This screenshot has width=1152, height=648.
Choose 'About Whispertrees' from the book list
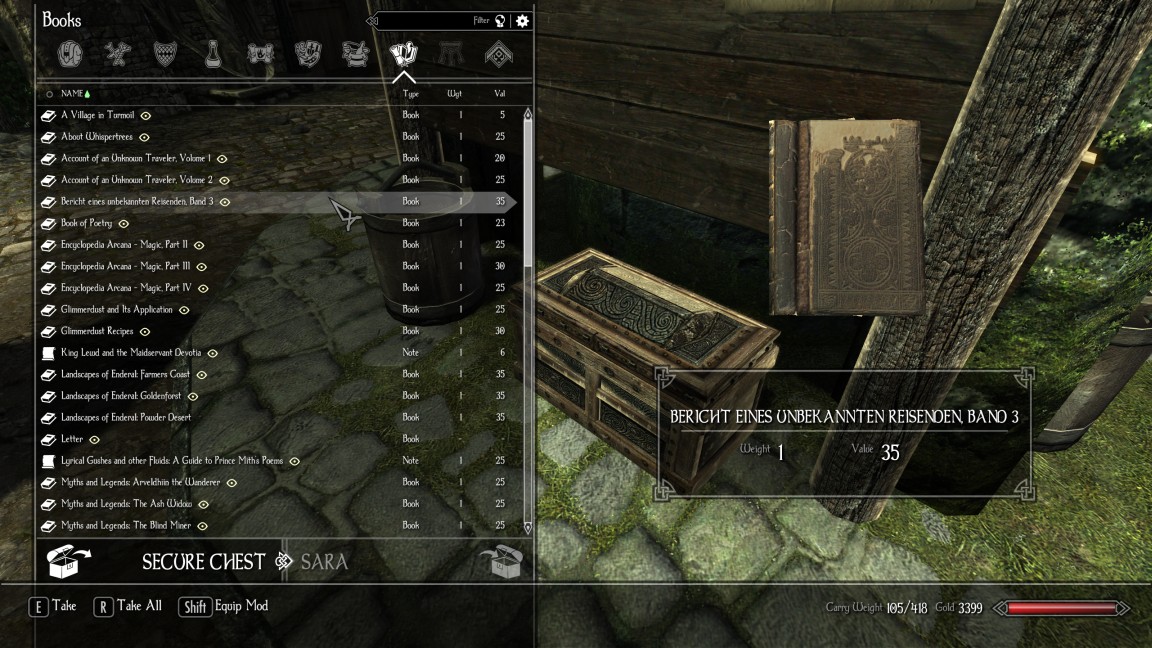click(x=97, y=137)
